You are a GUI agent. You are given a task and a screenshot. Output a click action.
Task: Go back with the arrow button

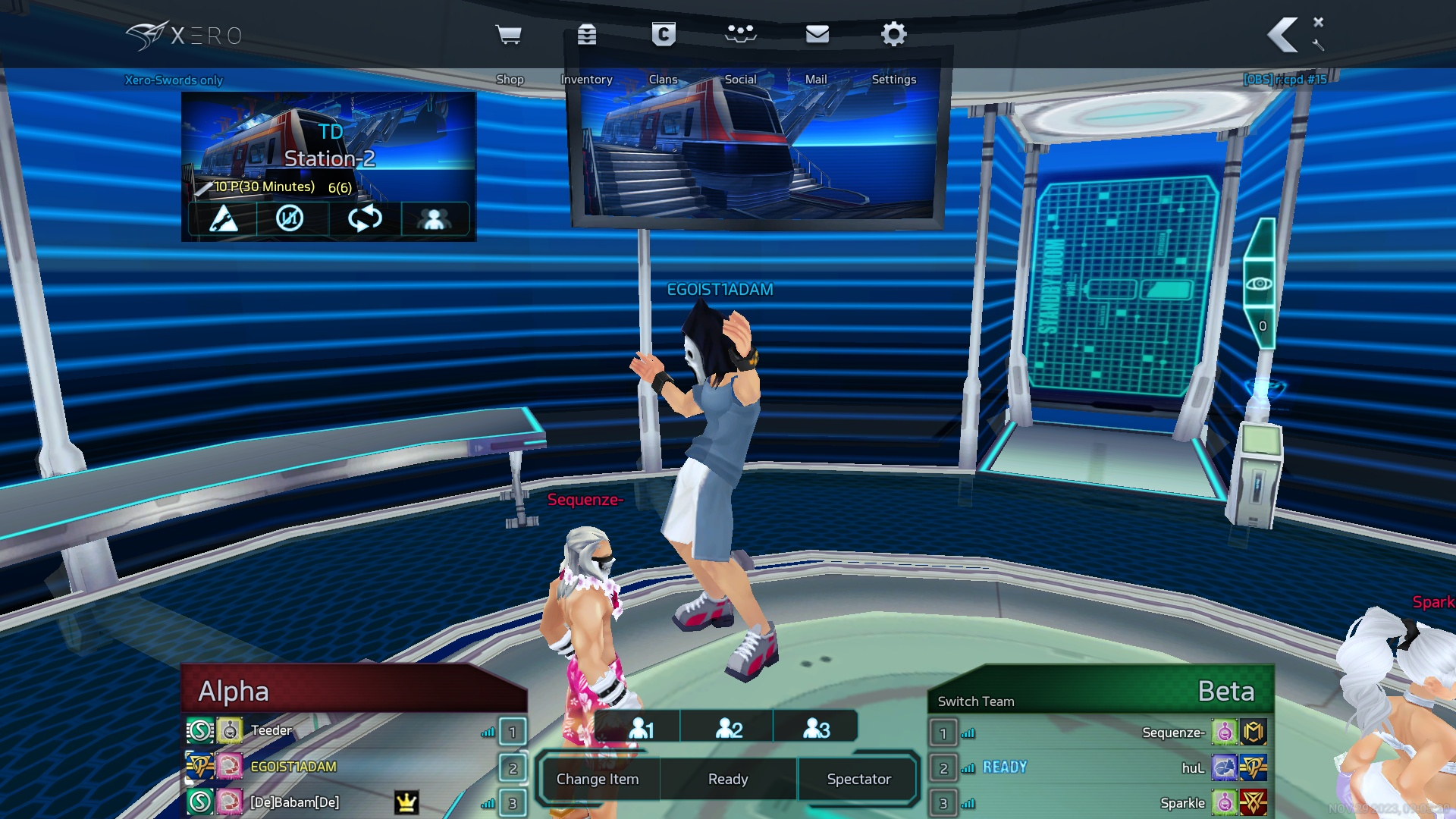pos(1283,35)
